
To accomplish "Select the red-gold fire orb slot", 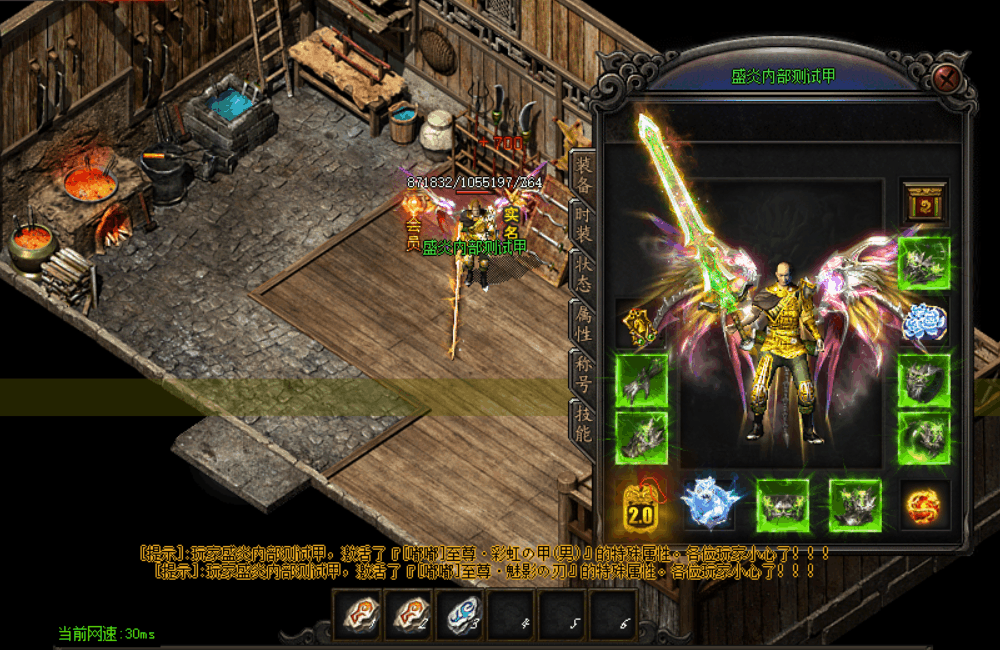I will click(x=923, y=504).
